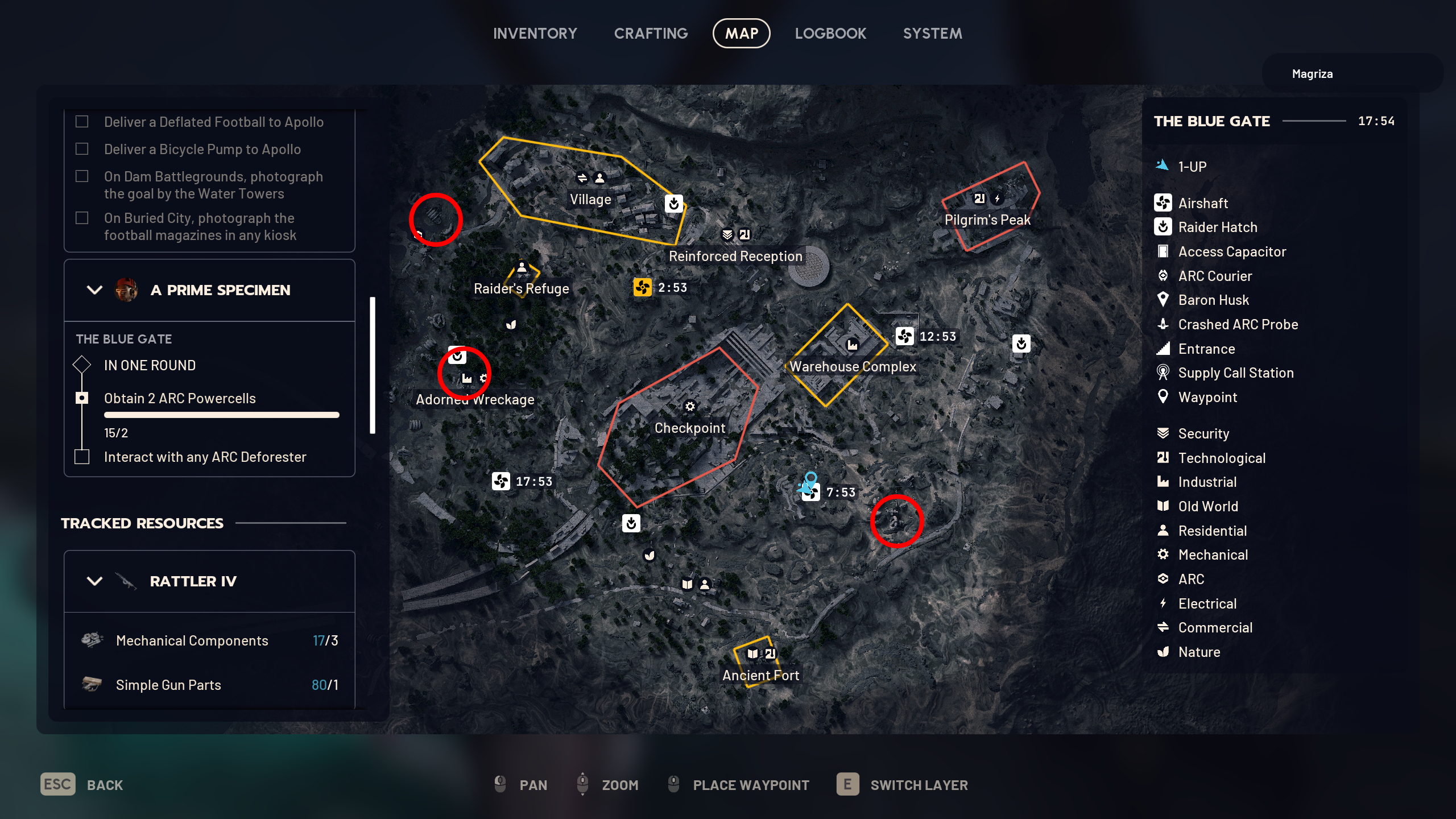Click the Nature leaf icon in the legend
Screen dimensions: 1456x819
1163,652
